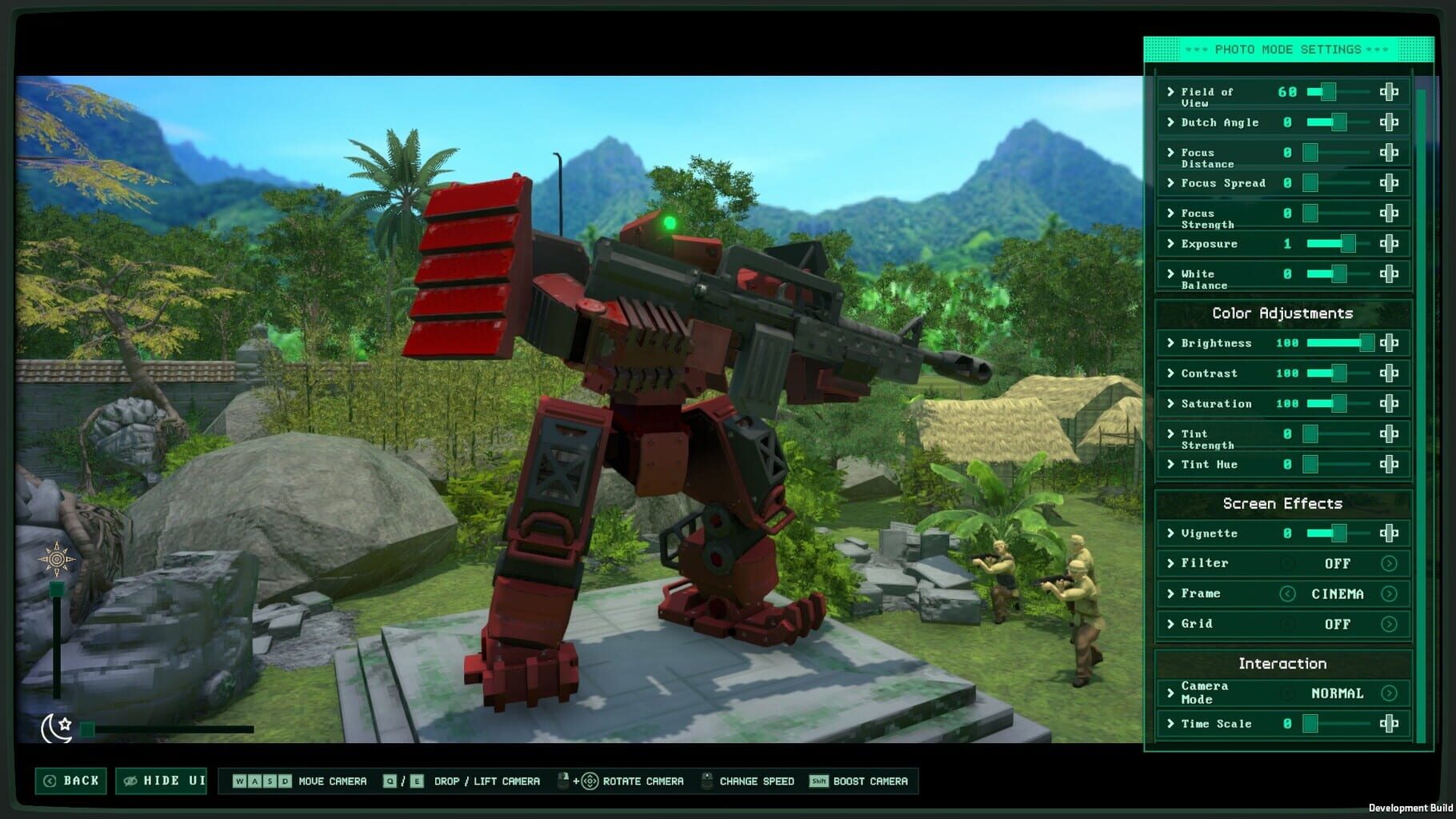Select the Screen Effects section header

pos(1283,503)
